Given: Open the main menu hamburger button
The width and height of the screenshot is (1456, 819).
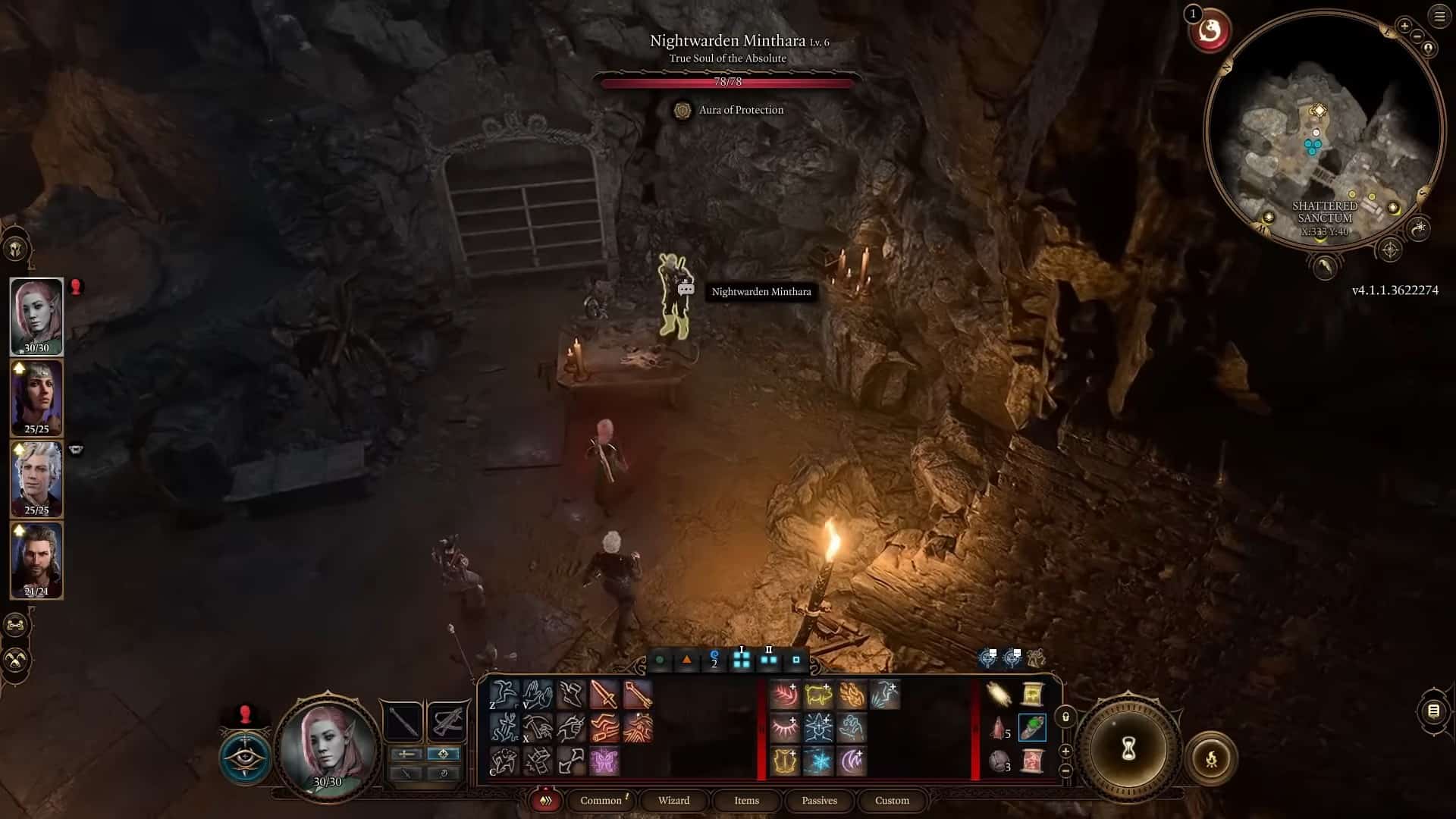Looking at the screenshot, I should tap(1439, 16).
